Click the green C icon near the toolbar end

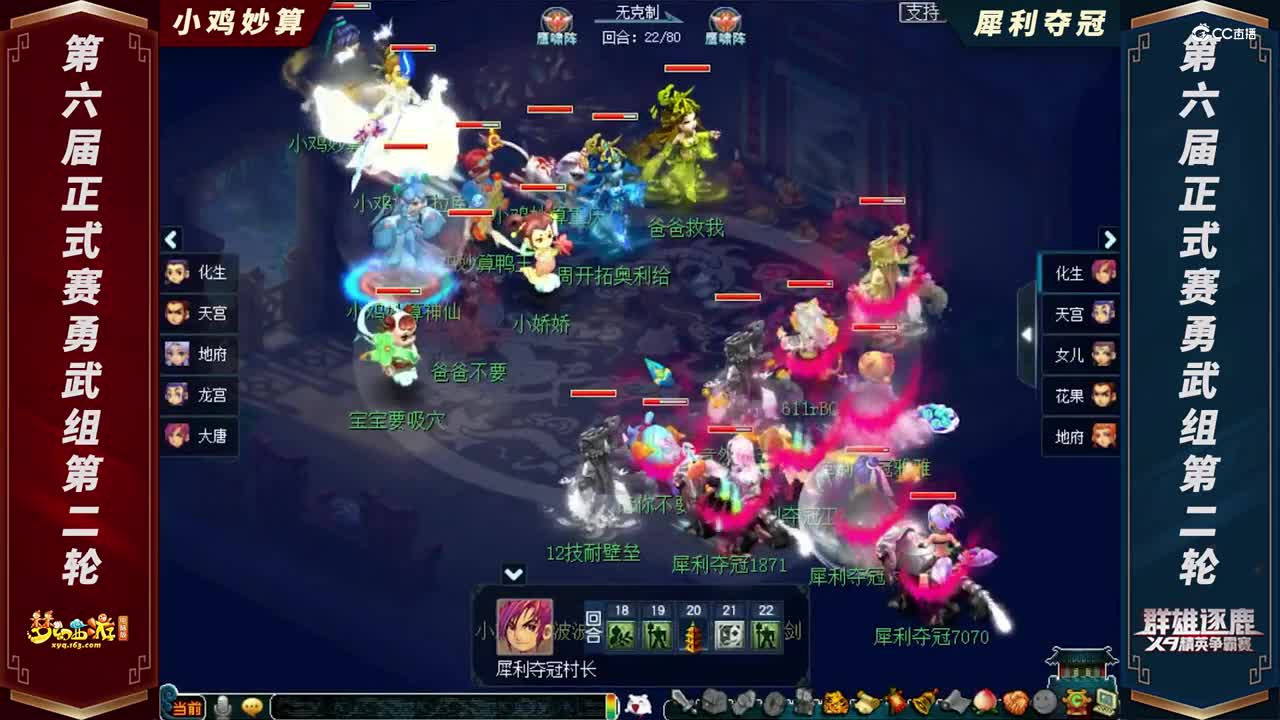click(x=1075, y=700)
